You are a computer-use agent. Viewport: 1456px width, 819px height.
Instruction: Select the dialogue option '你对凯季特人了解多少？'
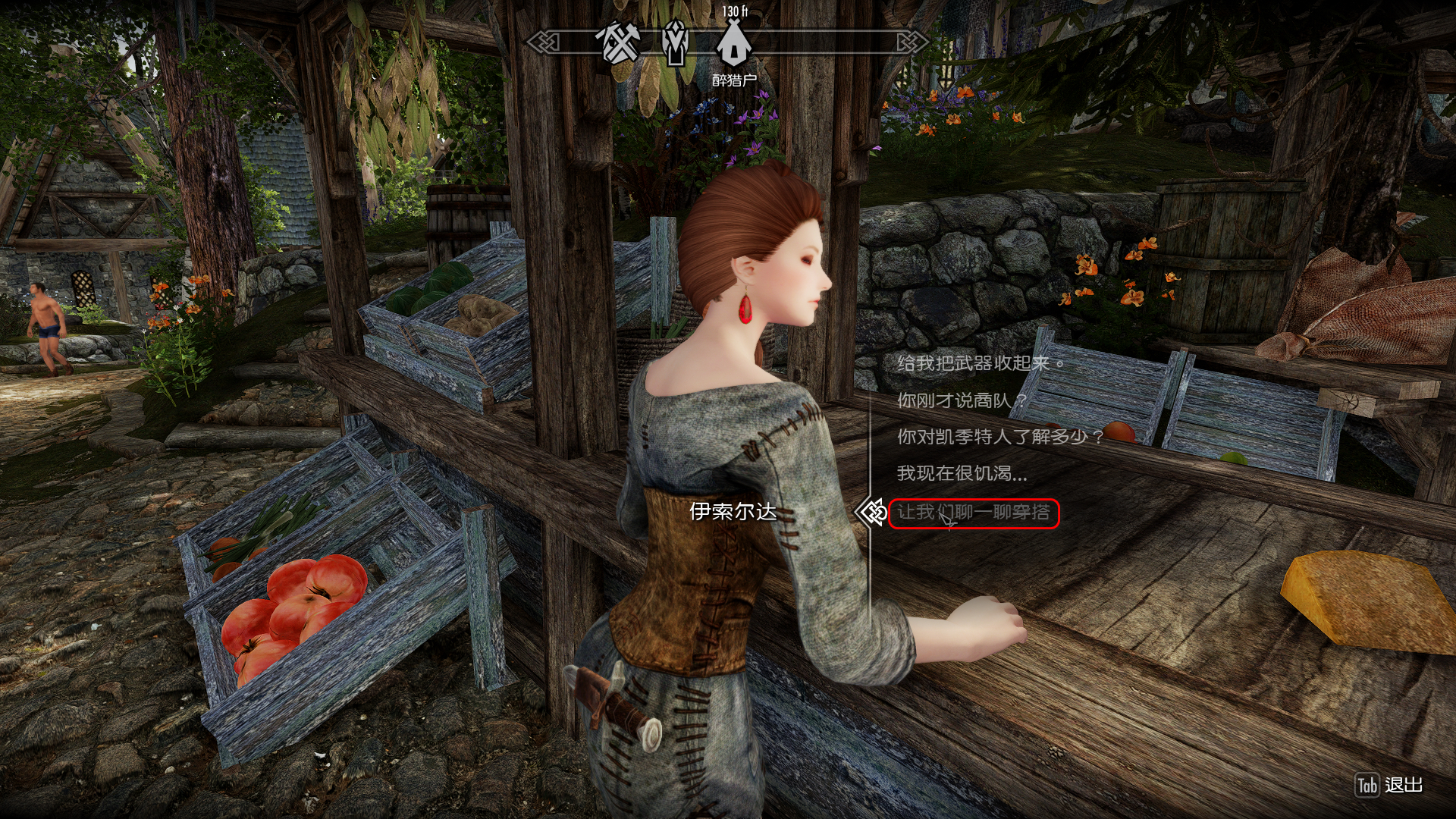click(999, 437)
